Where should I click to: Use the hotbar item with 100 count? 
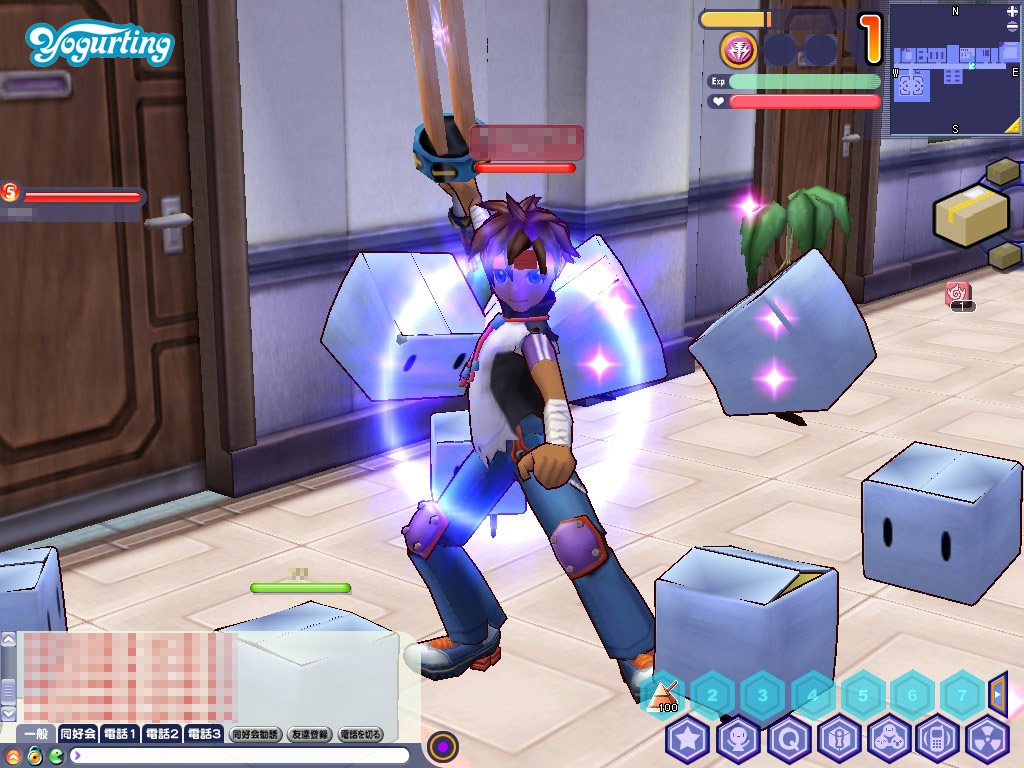click(662, 693)
